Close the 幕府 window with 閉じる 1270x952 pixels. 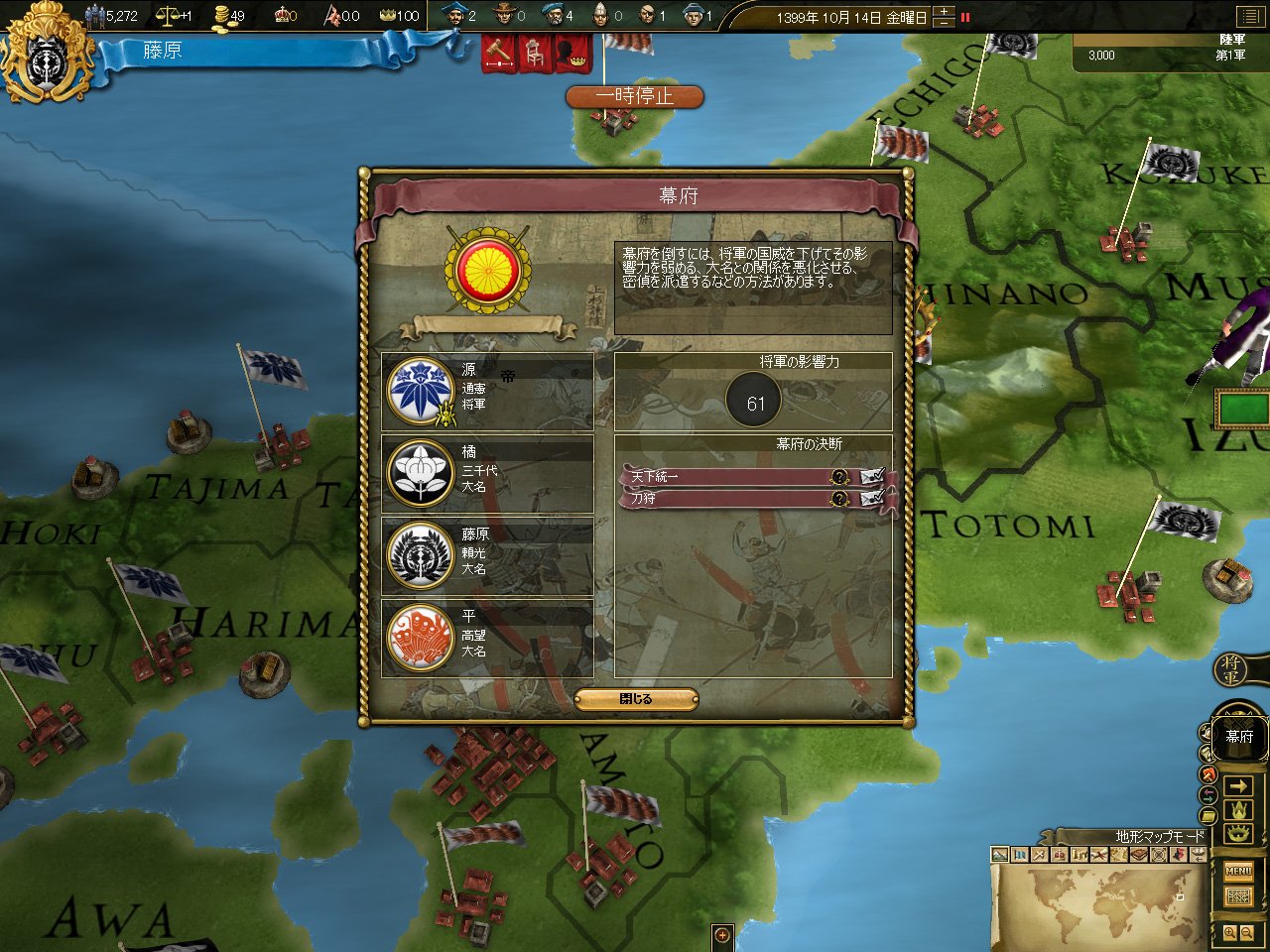636,699
